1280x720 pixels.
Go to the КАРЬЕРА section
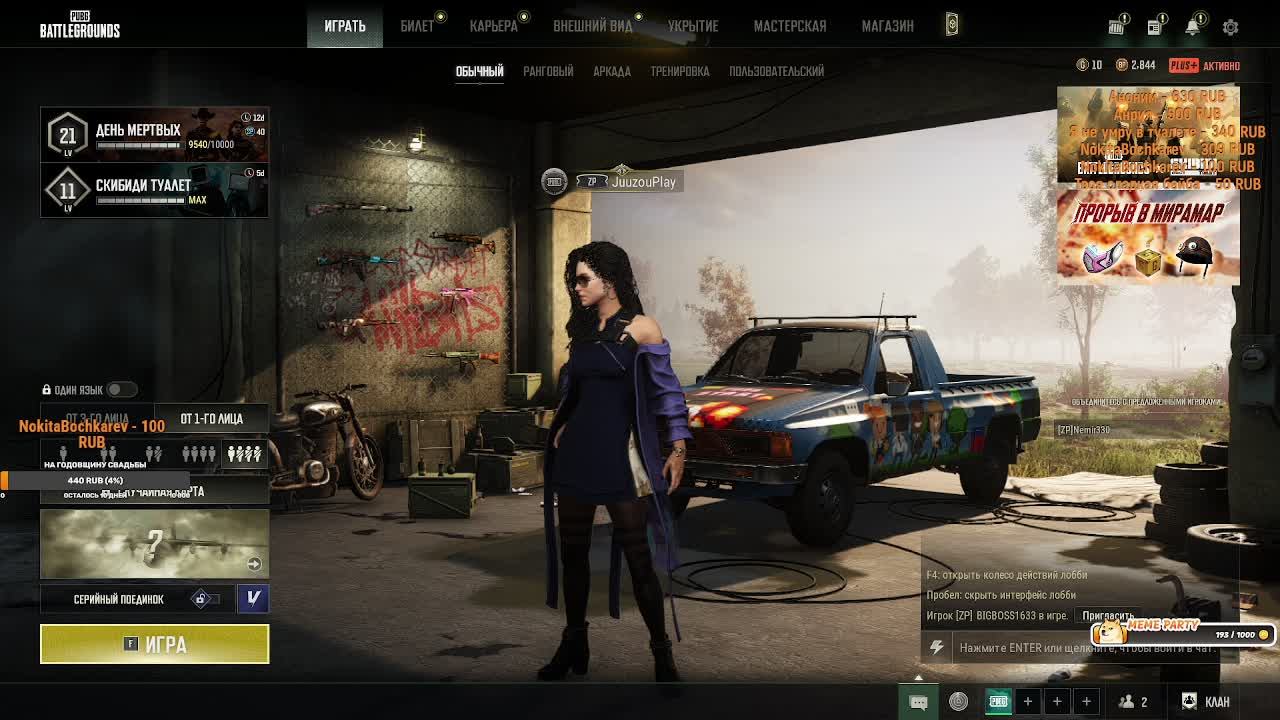coord(494,26)
